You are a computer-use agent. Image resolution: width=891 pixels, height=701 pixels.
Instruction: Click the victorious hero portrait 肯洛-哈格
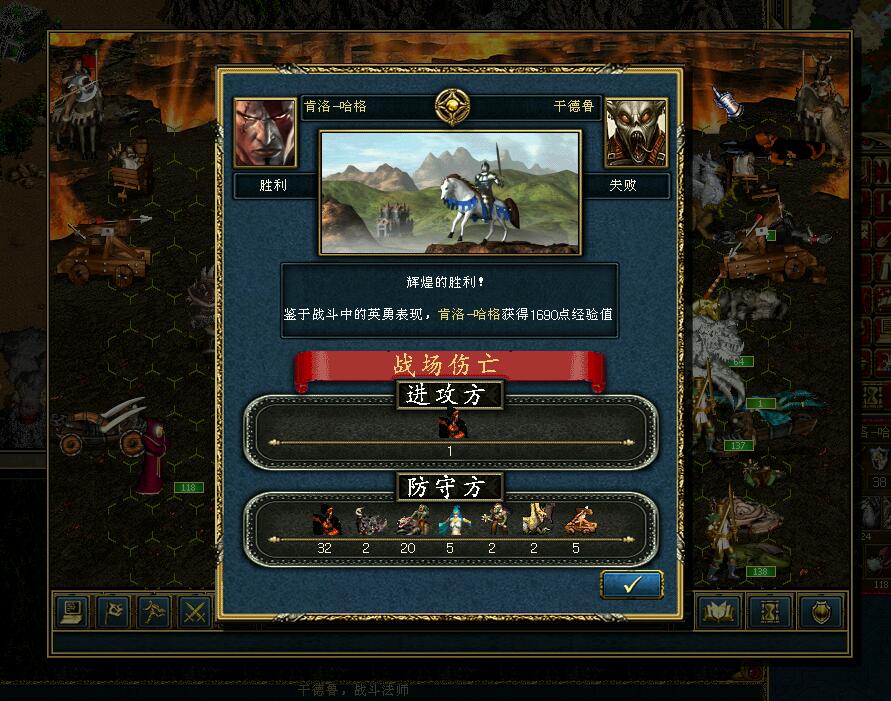265,133
